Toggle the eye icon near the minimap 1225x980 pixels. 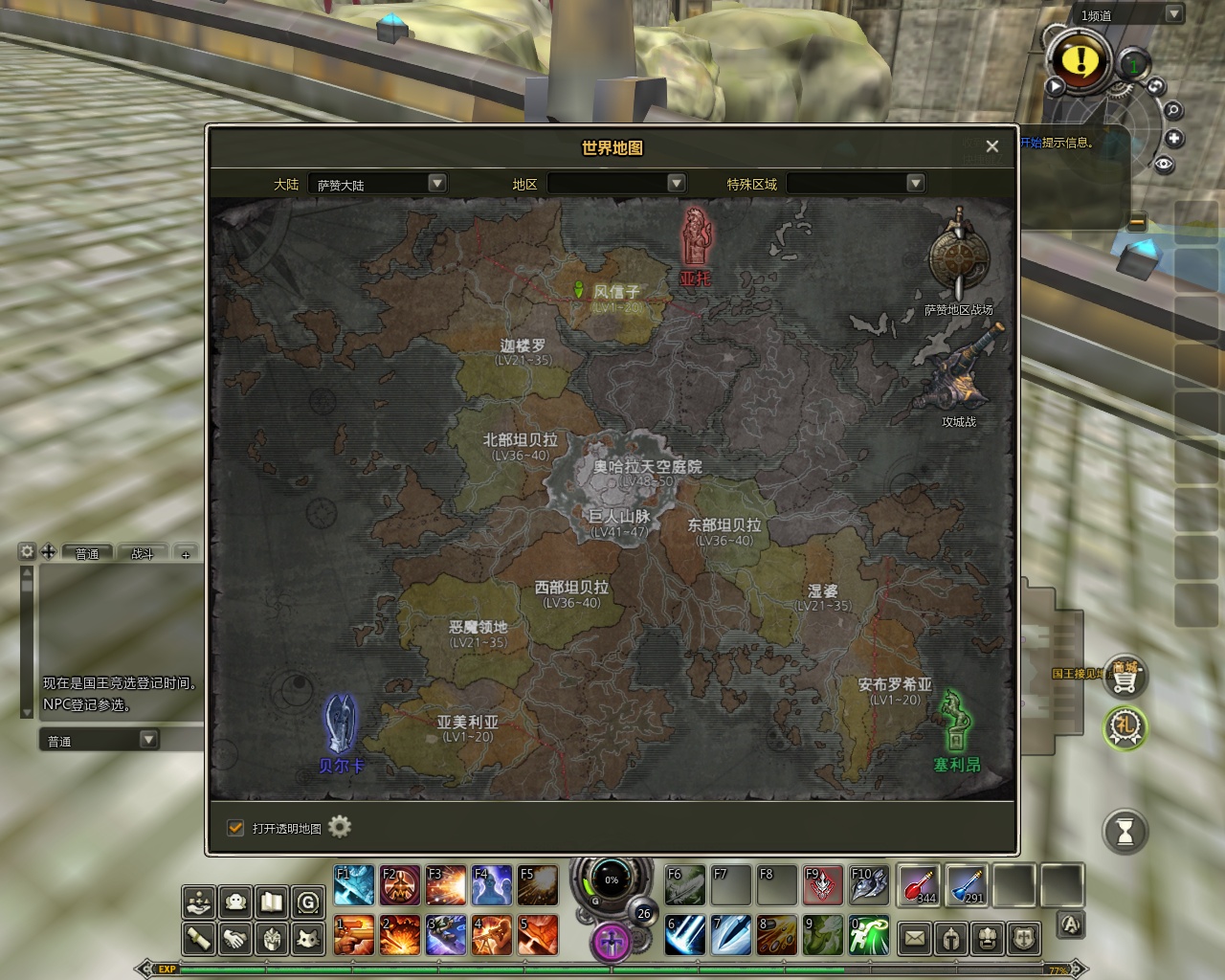click(x=1164, y=164)
